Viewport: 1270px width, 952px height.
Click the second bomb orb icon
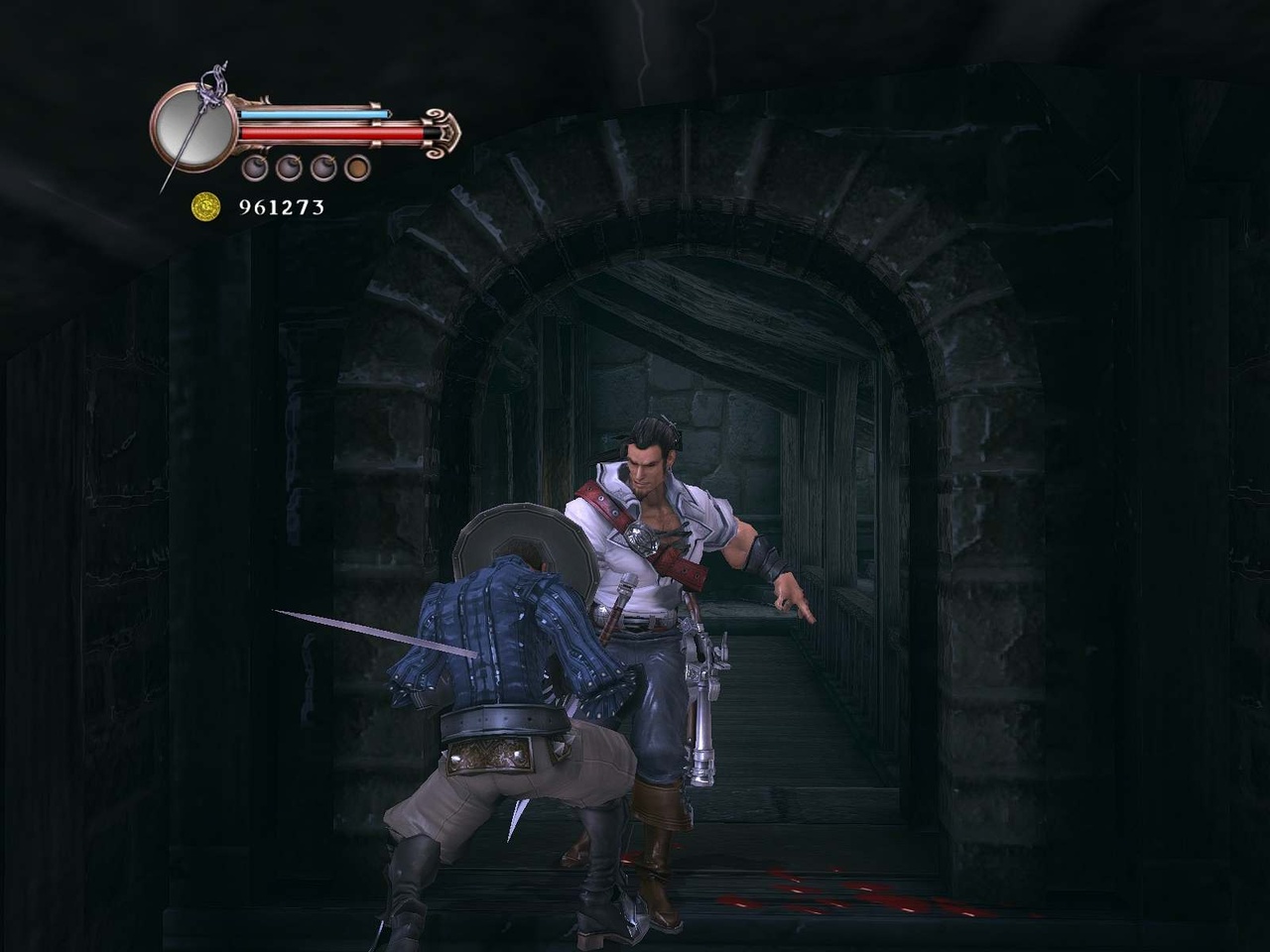(289, 168)
